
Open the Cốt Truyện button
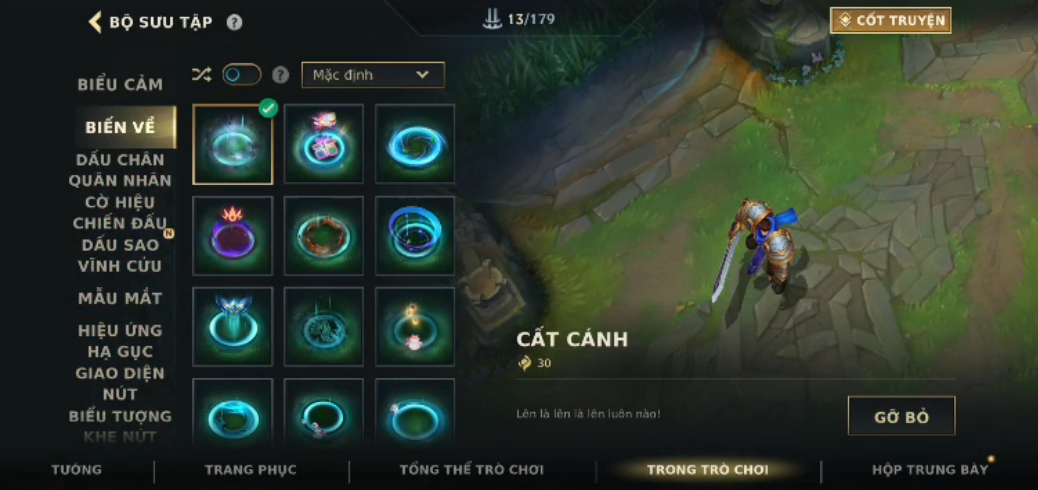pos(890,20)
